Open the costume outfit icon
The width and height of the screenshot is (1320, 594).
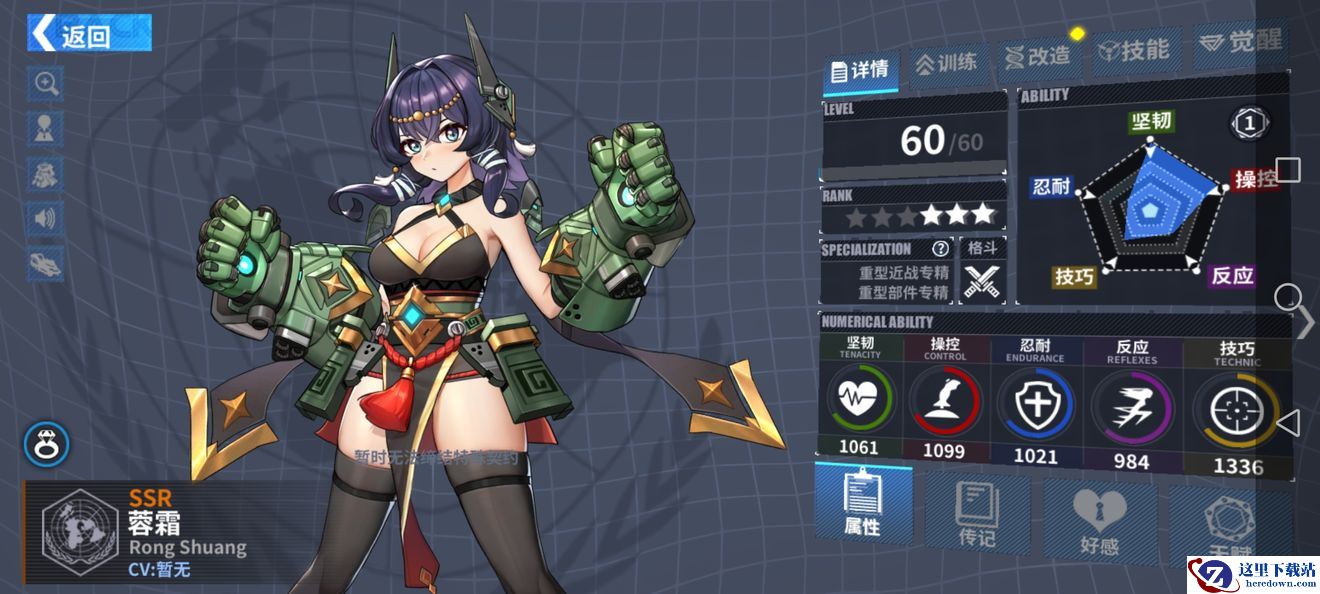coord(46,172)
